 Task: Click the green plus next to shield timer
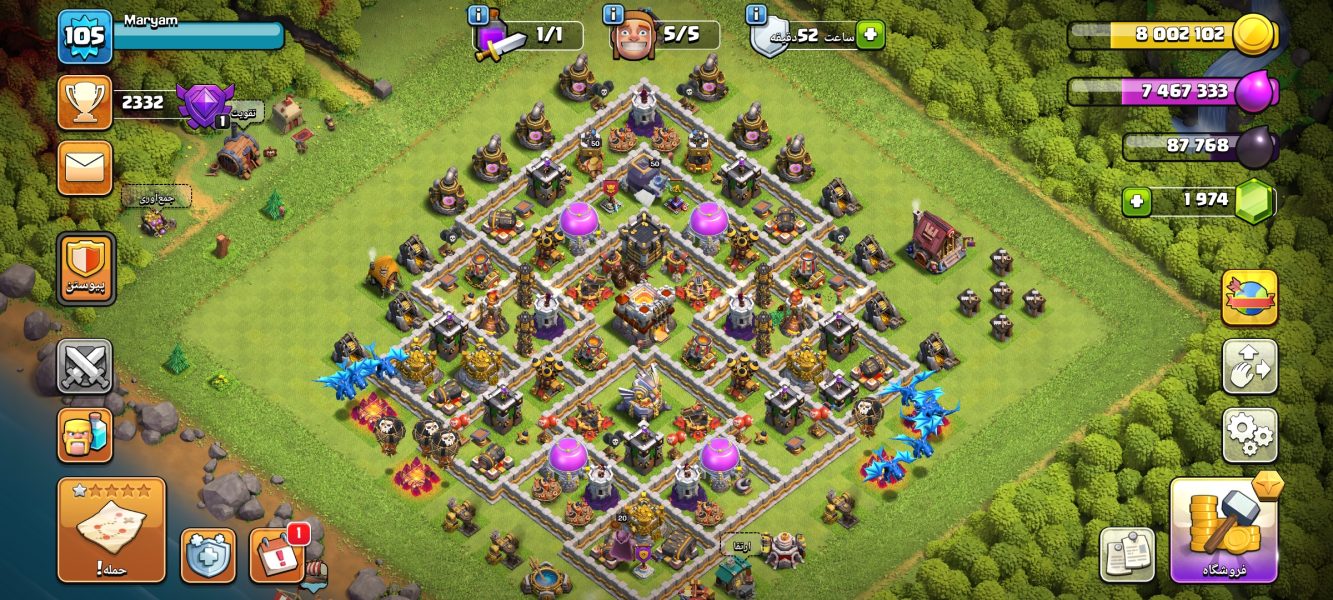pyautogui.click(x=869, y=35)
